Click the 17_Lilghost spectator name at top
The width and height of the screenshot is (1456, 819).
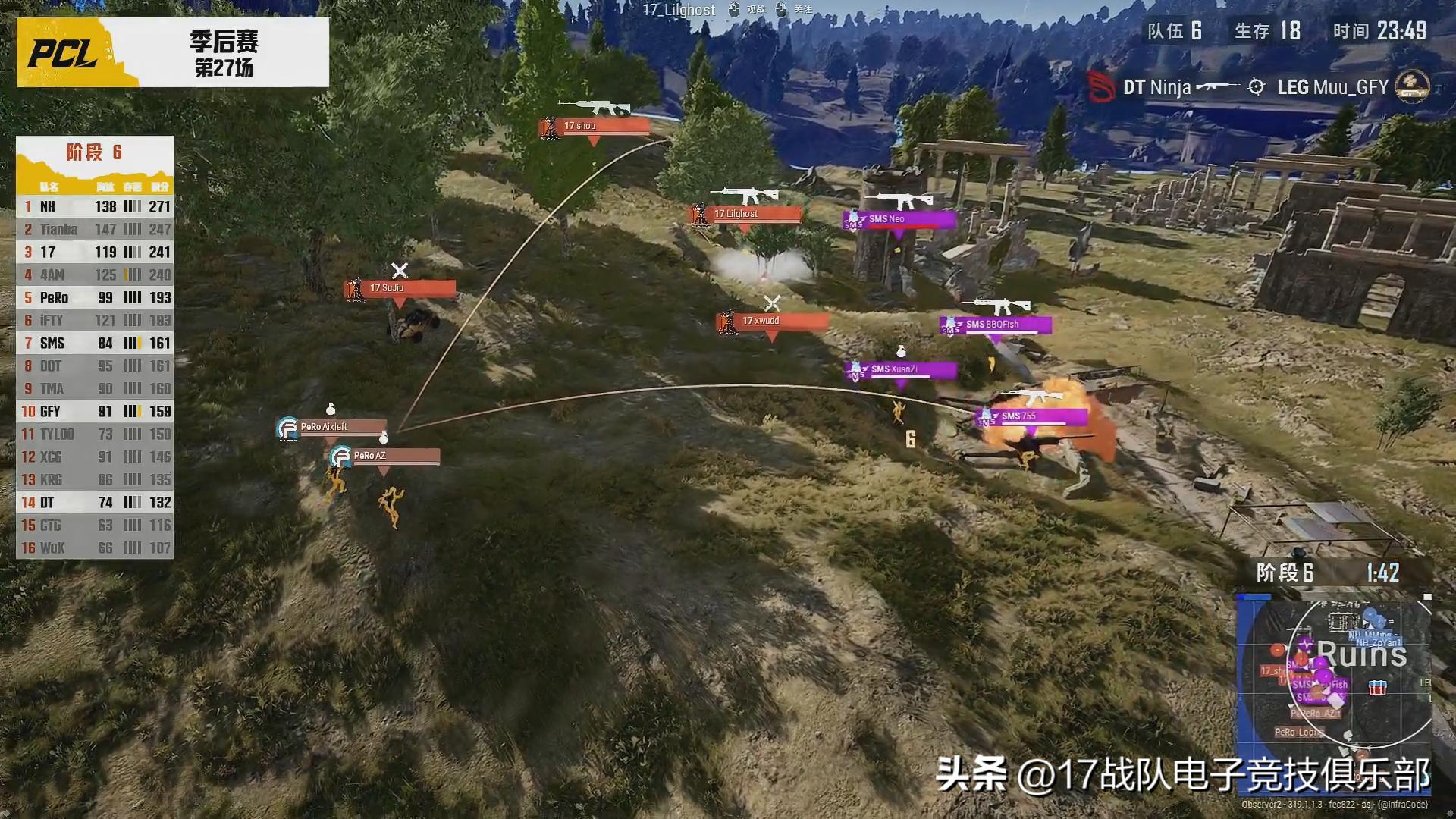pyautogui.click(x=679, y=10)
